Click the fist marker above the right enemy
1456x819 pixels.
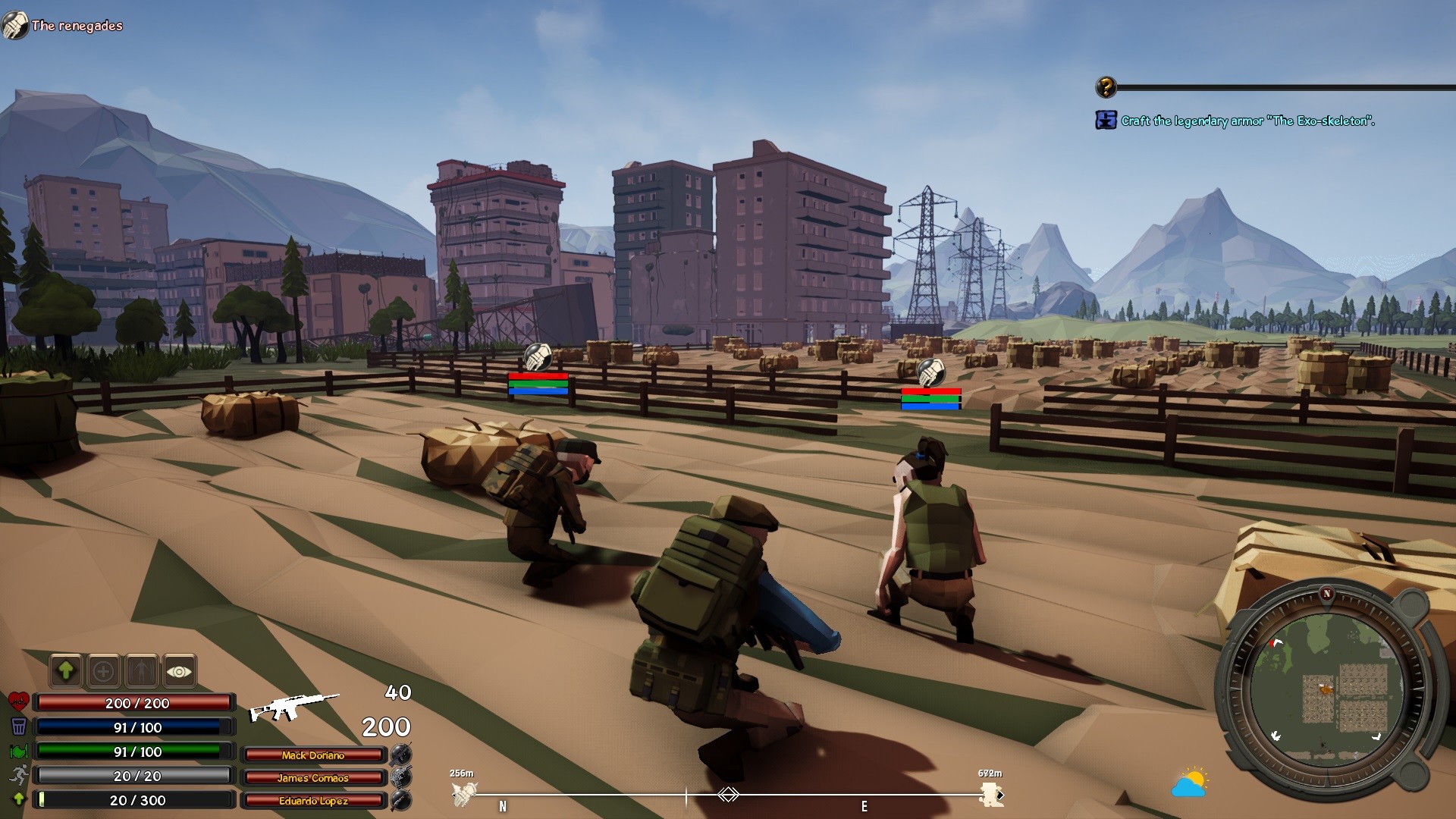tap(930, 372)
